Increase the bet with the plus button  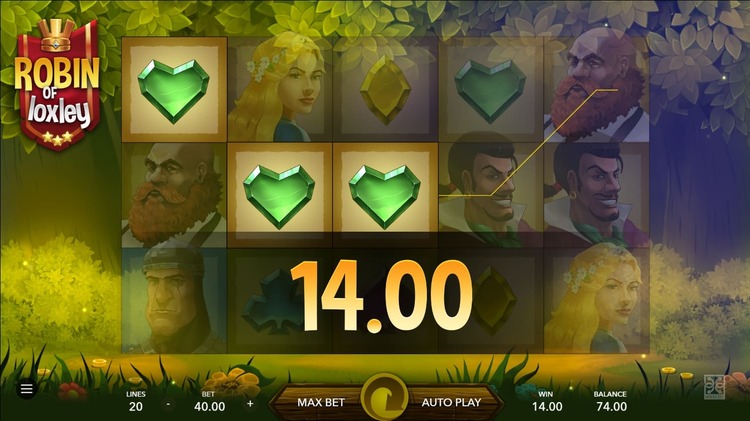250,405
